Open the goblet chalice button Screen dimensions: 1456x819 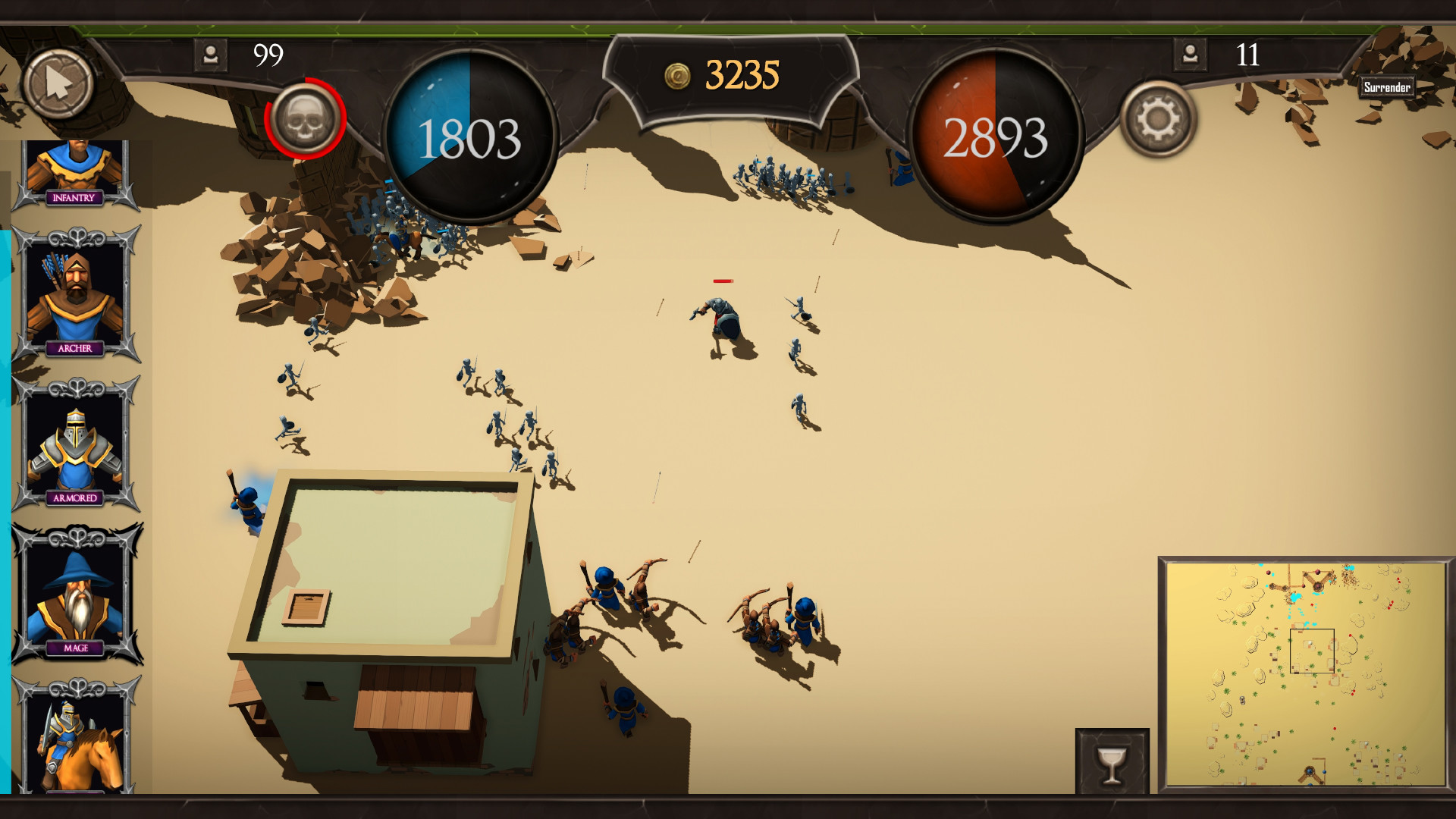click(1112, 763)
